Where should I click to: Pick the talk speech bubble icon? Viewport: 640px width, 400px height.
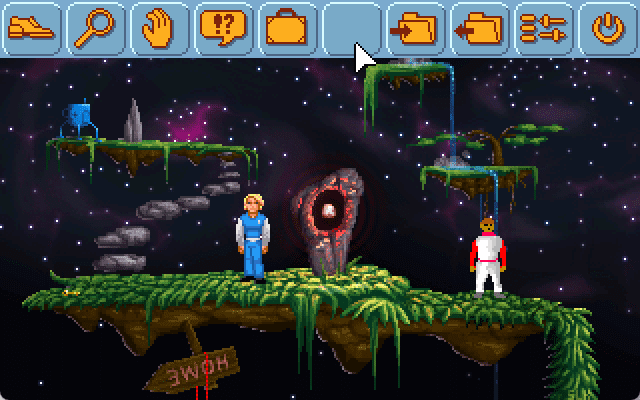[x=224, y=27]
